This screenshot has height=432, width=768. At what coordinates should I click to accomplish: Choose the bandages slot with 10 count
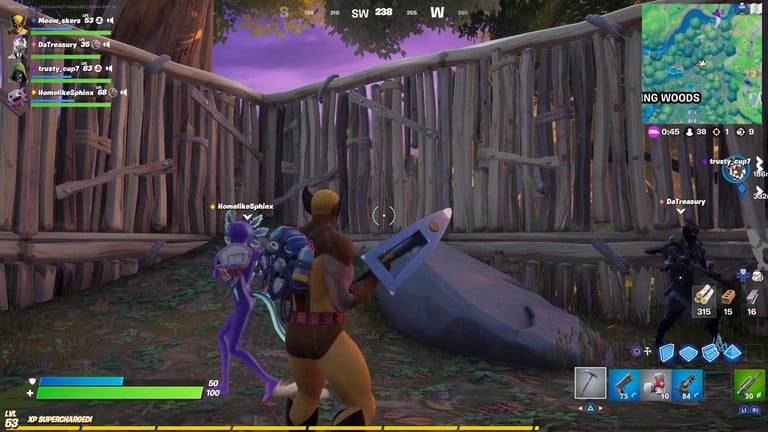pos(655,384)
